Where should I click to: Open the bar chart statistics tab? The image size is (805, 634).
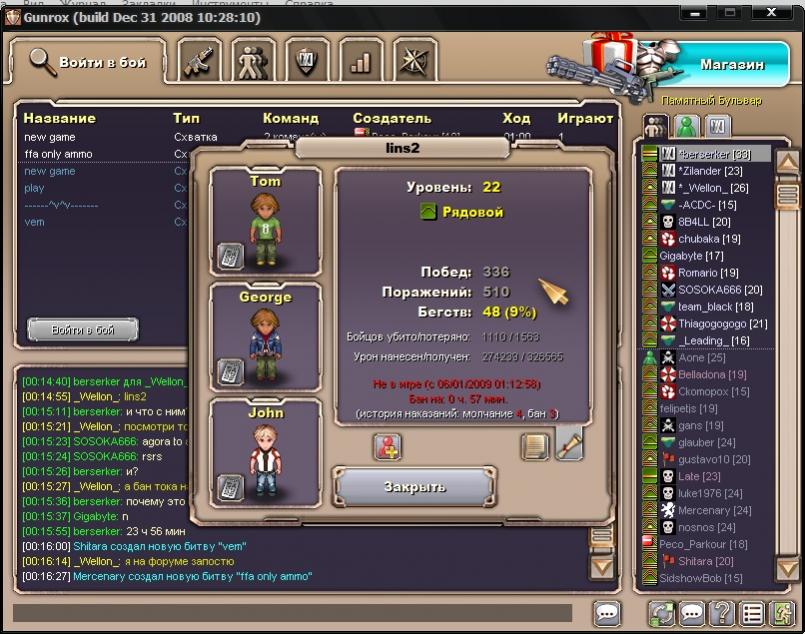click(x=360, y=62)
